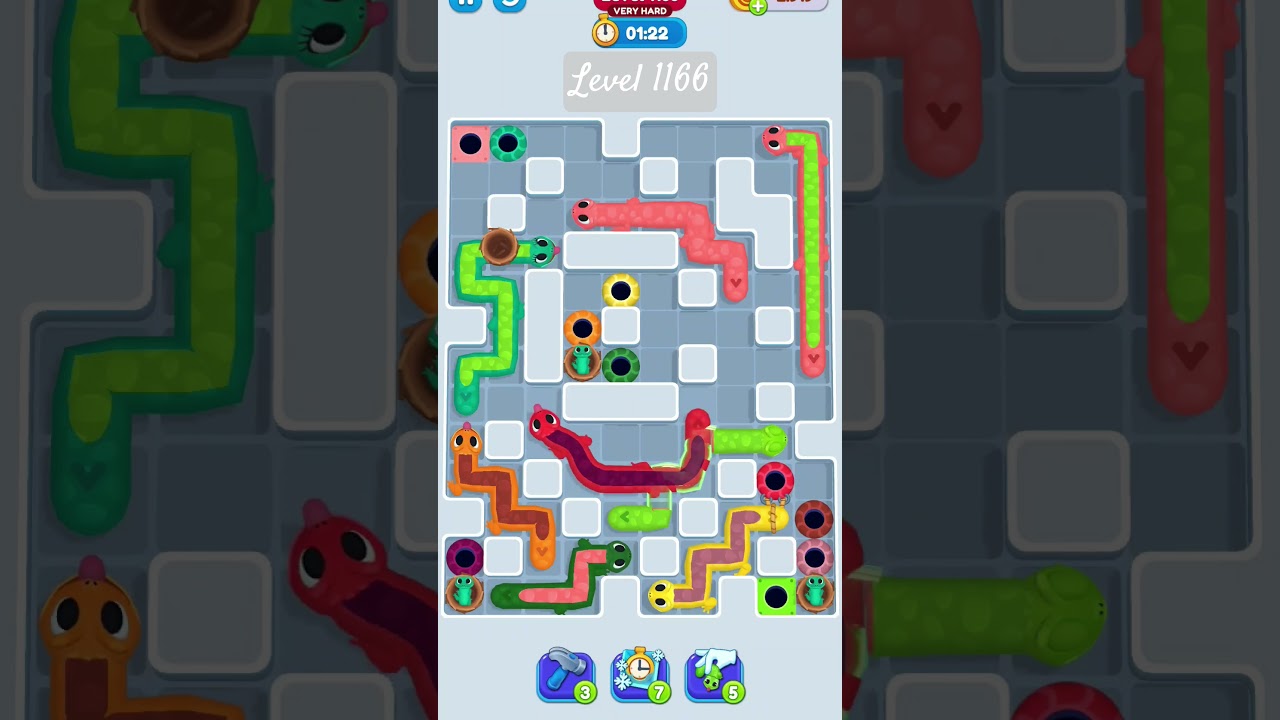Activate the freeze time booster
Image resolution: width=1280 pixels, height=720 pixels.
[x=640, y=676]
